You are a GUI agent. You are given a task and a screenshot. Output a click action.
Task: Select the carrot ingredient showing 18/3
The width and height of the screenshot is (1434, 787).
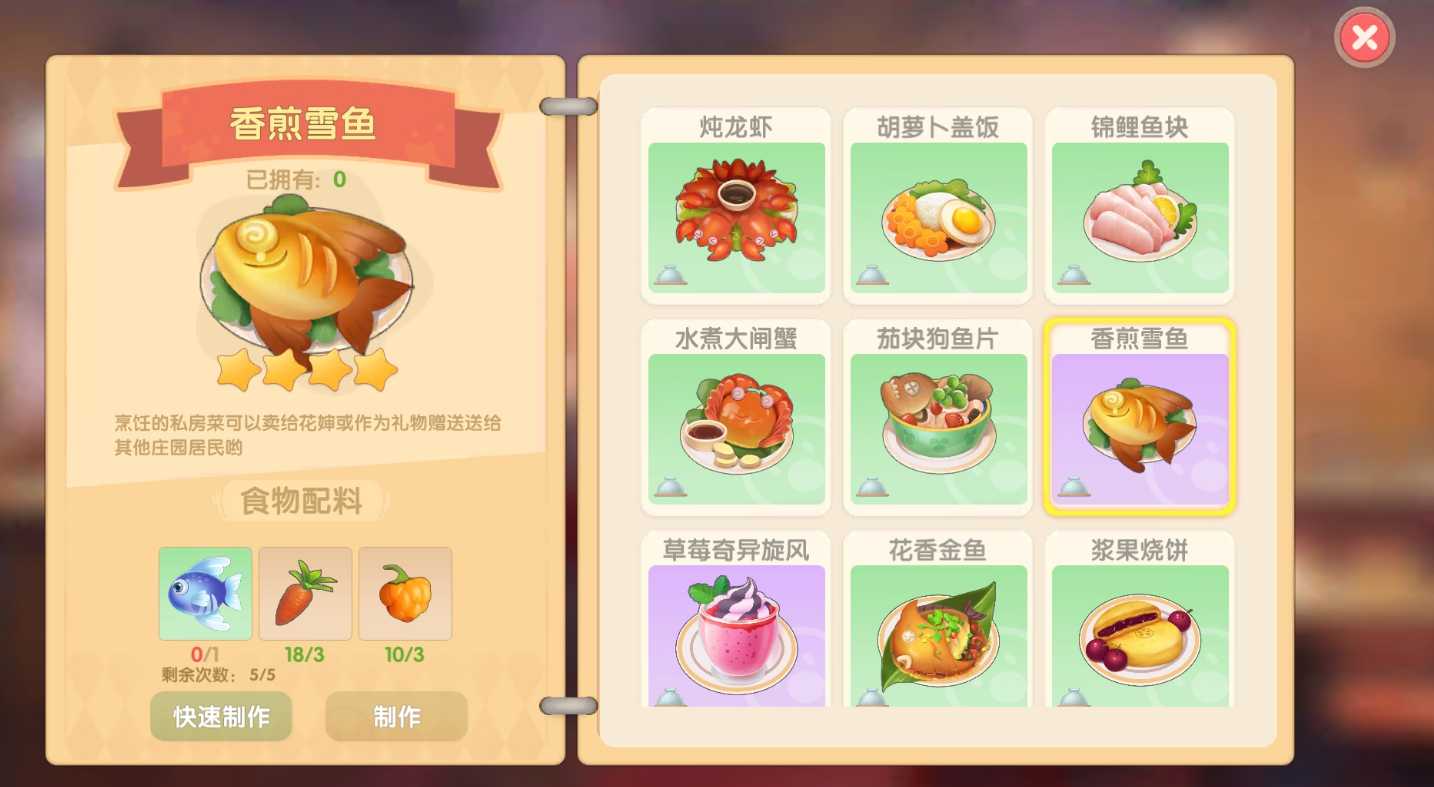pyautogui.click(x=304, y=592)
